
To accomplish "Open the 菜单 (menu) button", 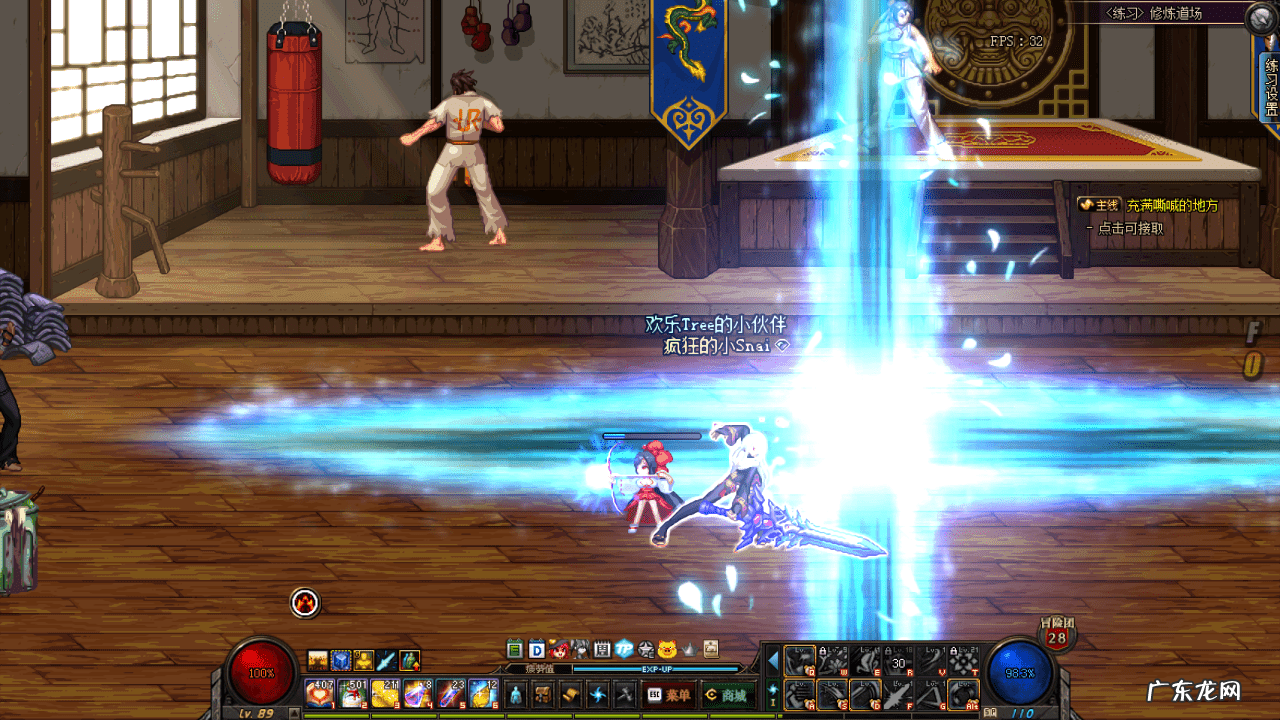I will coord(669,694).
